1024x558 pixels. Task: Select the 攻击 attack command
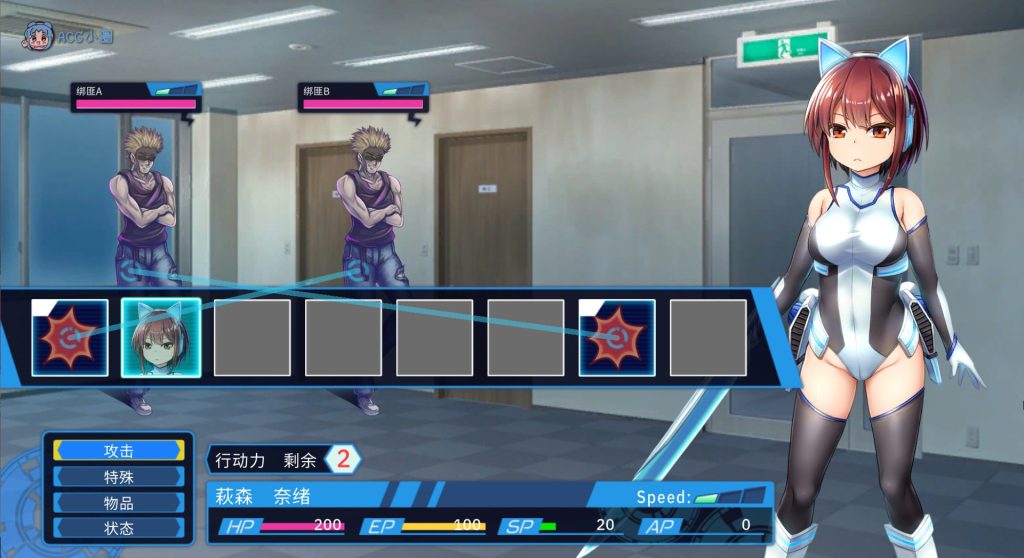119,451
